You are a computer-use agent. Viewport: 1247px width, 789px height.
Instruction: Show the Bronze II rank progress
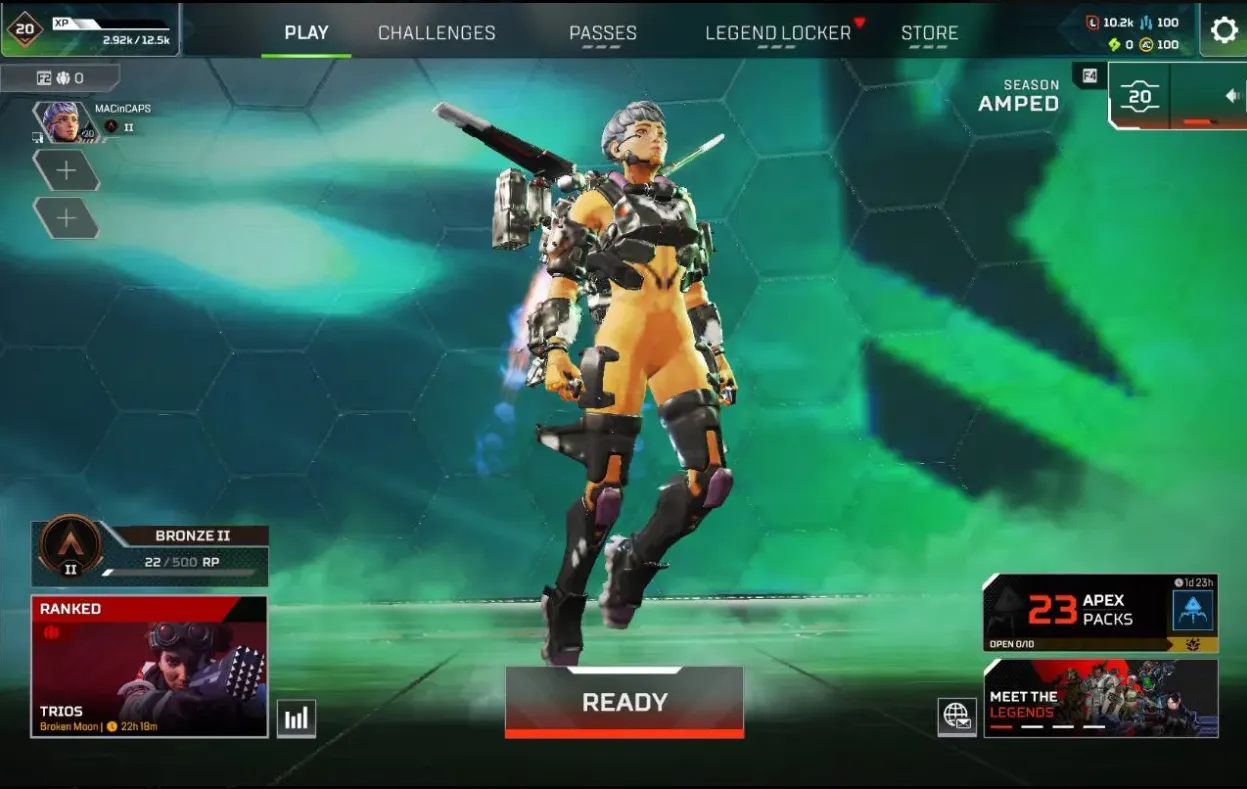click(x=150, y=553)
